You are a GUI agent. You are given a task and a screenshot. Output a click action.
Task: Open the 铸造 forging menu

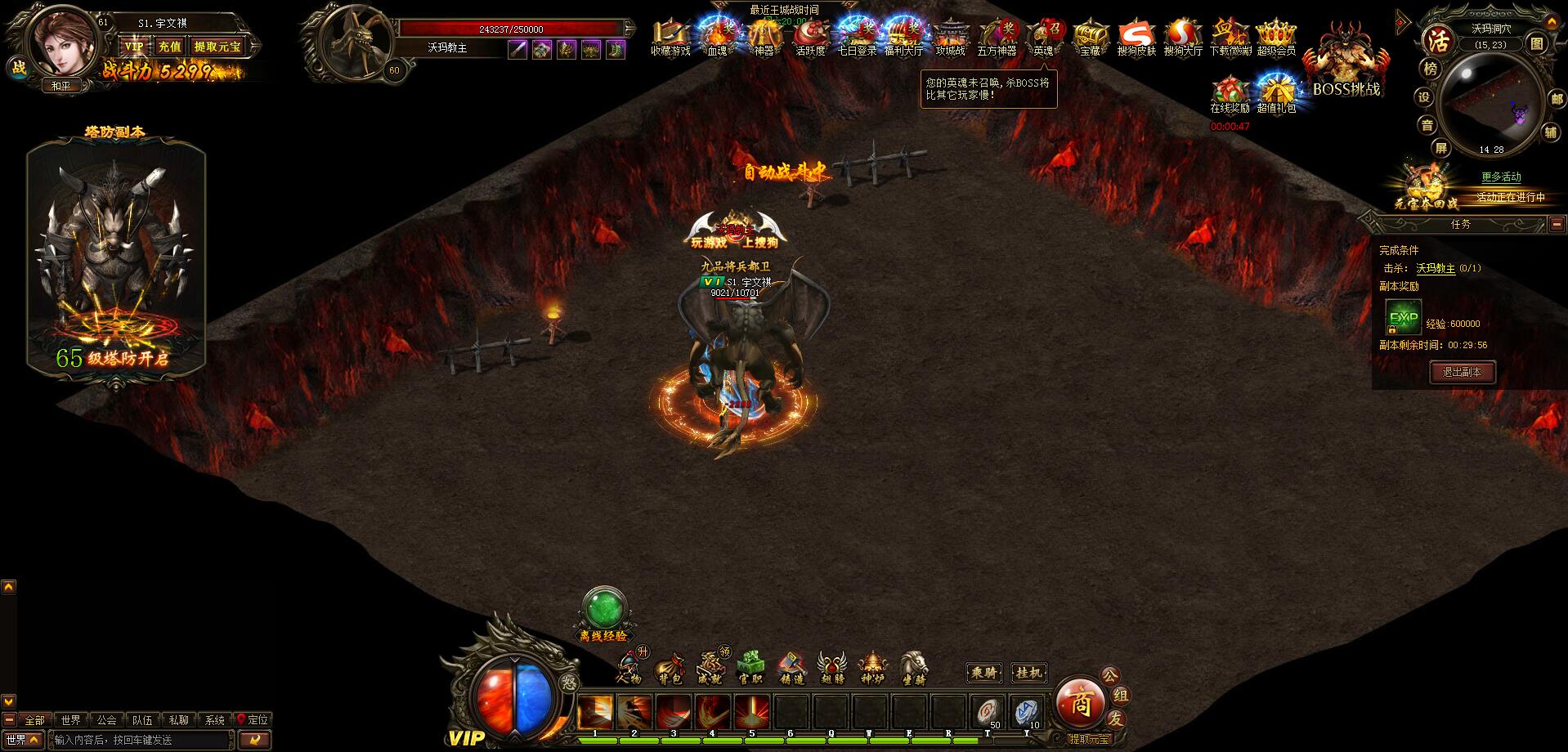click(791, 667)
